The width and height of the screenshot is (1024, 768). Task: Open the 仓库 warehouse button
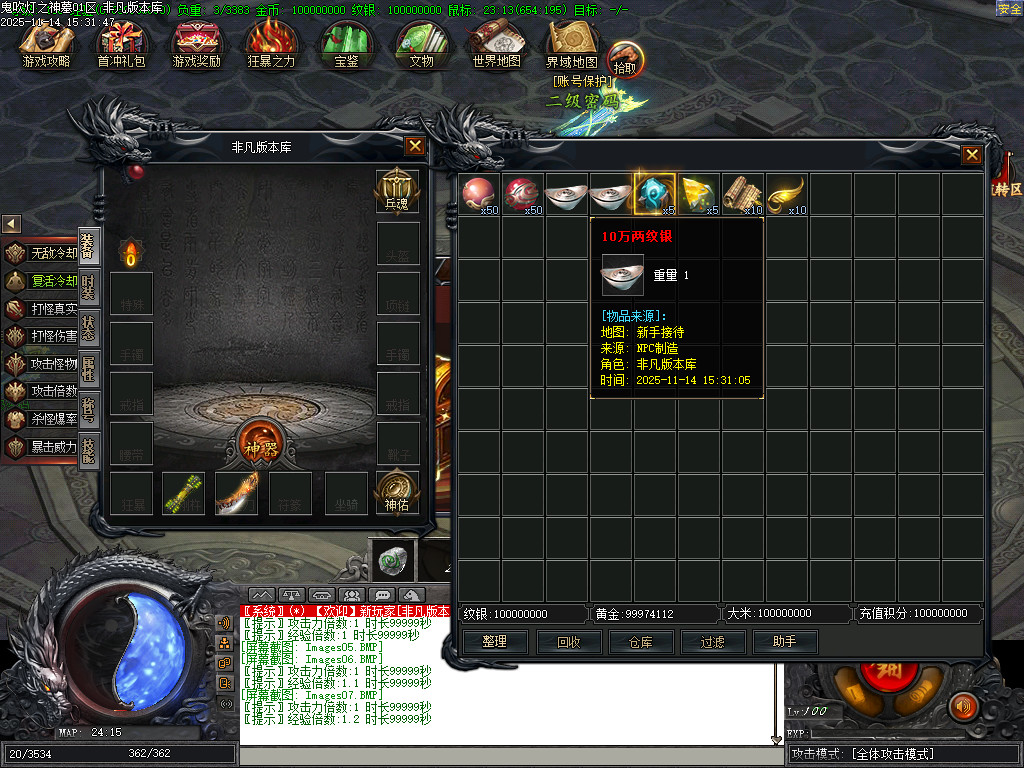[x=640, y=642]
